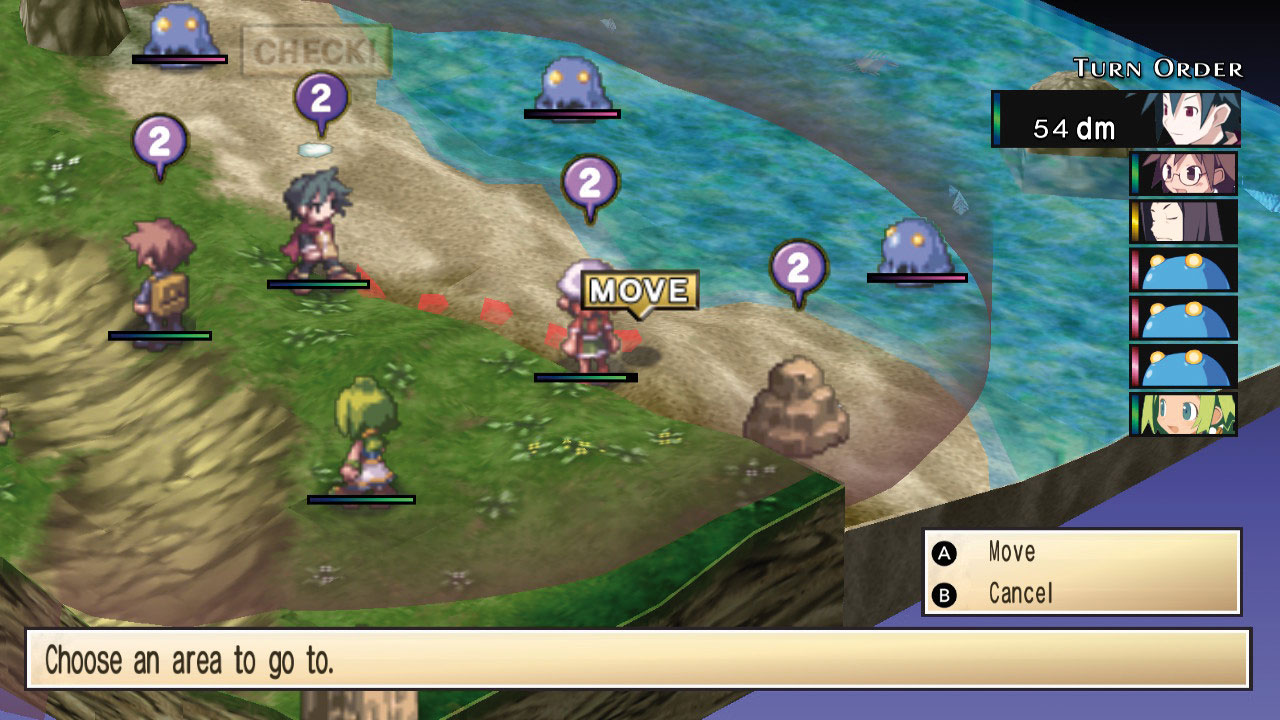Select the green-haired girl's turn order portrait
The image size is (1280, 720).
[x=1185, y=413]
